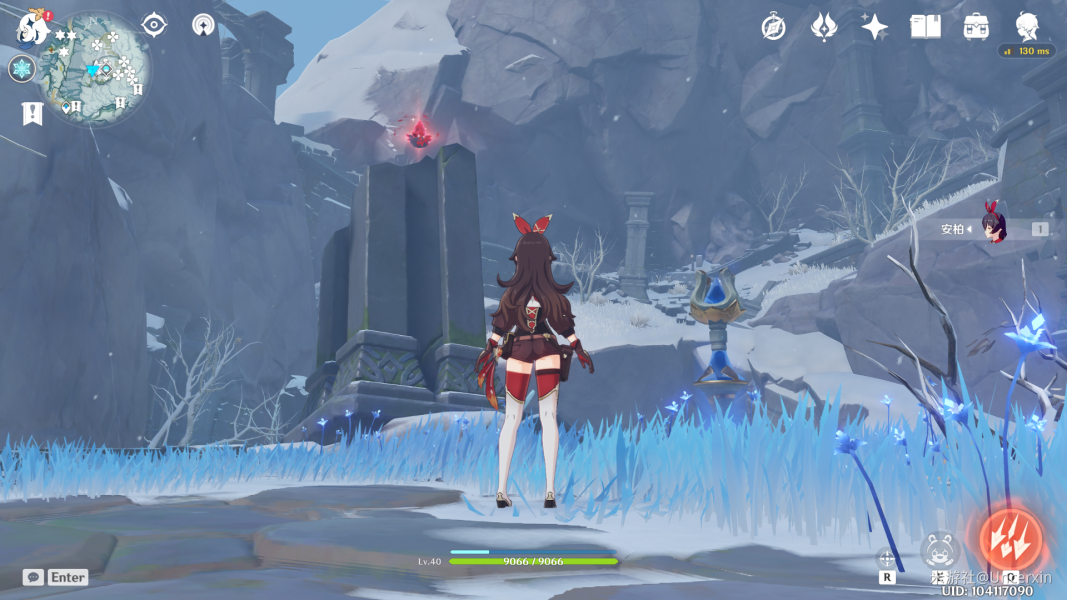Open the chat speech bubble
Screen dimensions: 1067x600
(x=33, y=577)
